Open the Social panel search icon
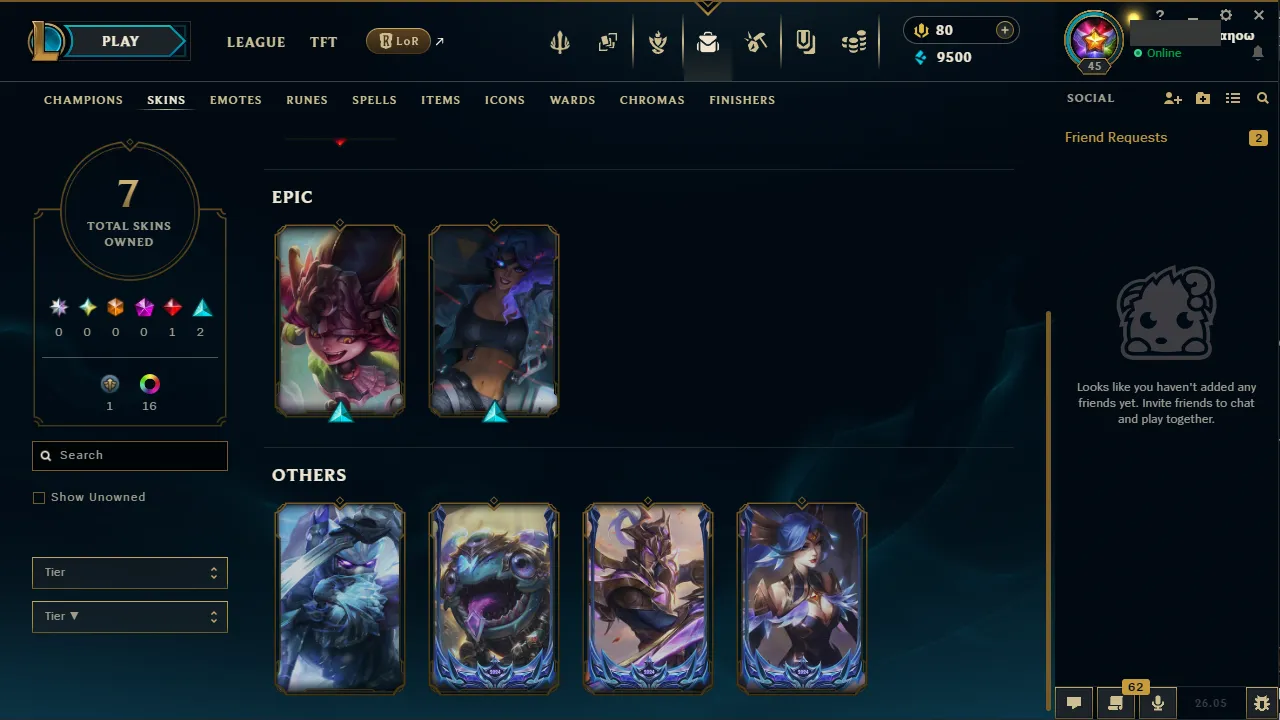 click(1262, 98)
